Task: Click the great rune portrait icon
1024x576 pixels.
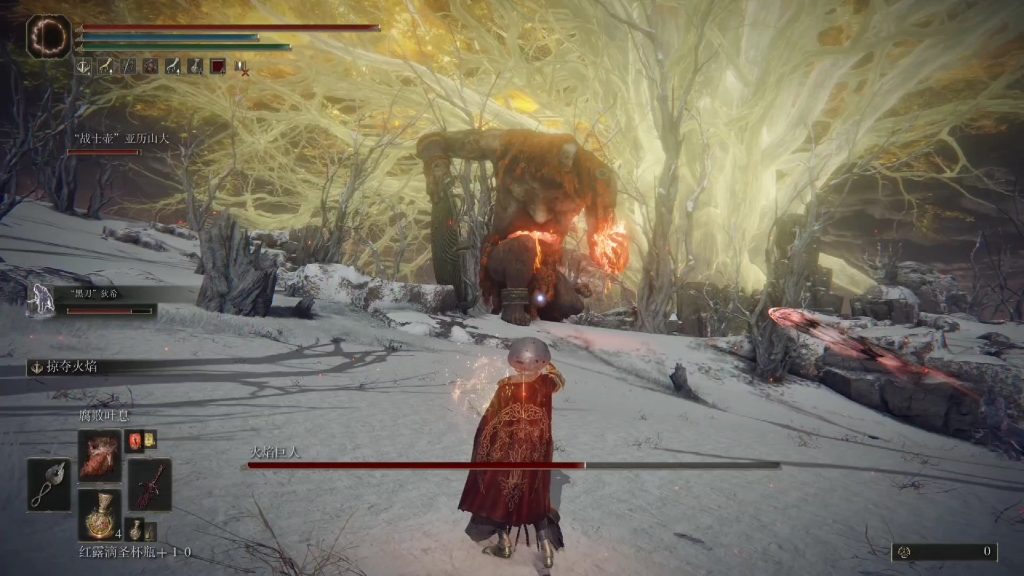Action: click(x=47, y=37)
